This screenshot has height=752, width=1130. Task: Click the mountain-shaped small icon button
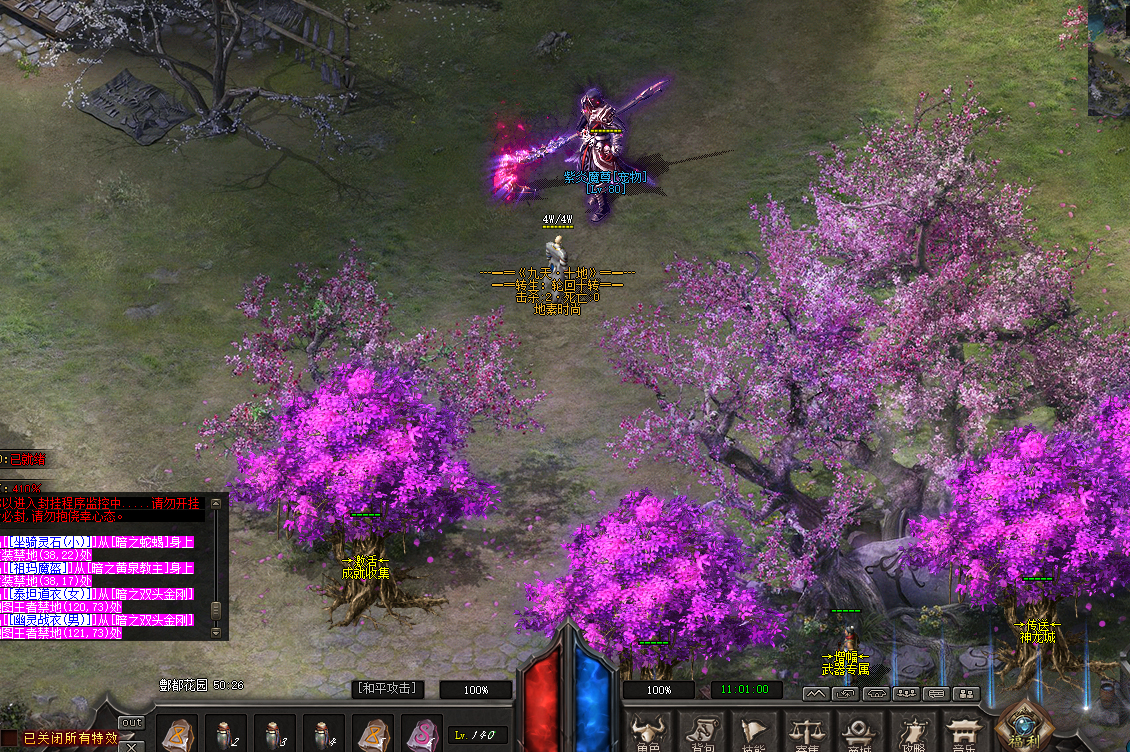pos(815,693)
